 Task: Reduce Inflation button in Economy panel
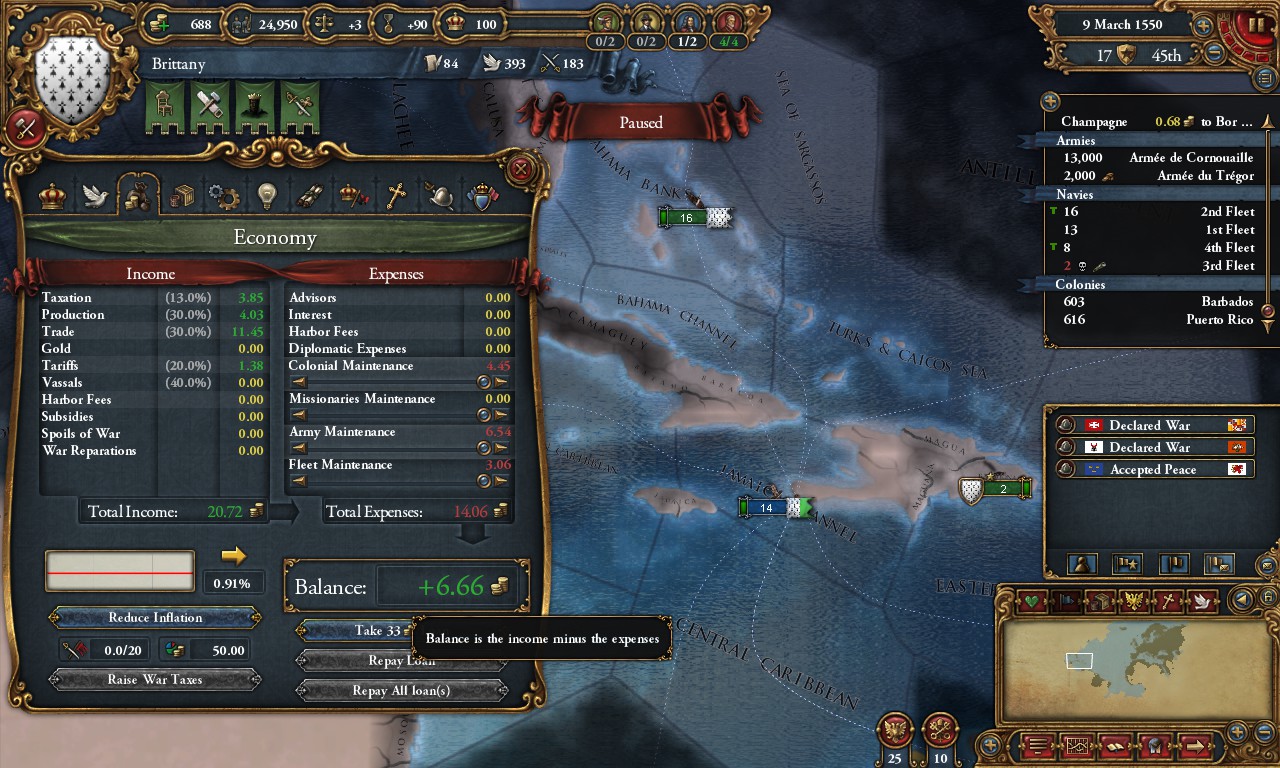pyautogui.click(x=155, y=618)
